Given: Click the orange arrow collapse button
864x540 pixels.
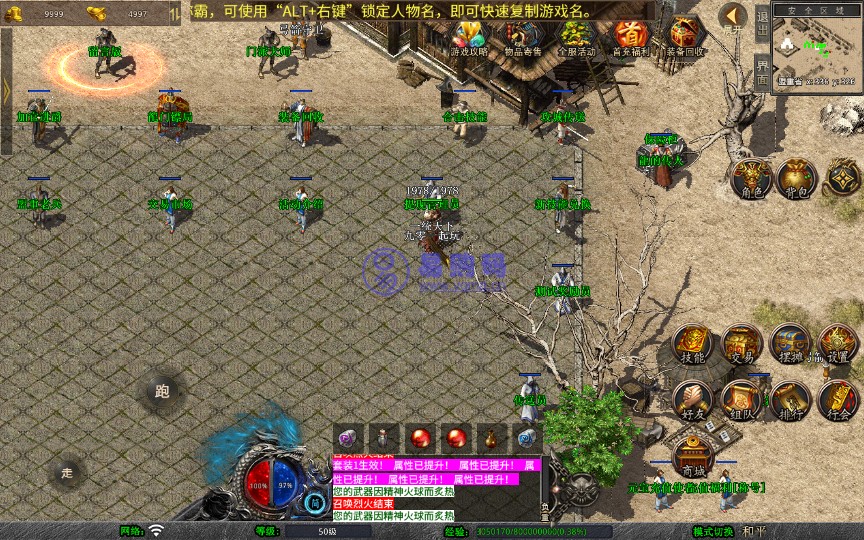Looking at the screenshot, I should tap(733, 17).
